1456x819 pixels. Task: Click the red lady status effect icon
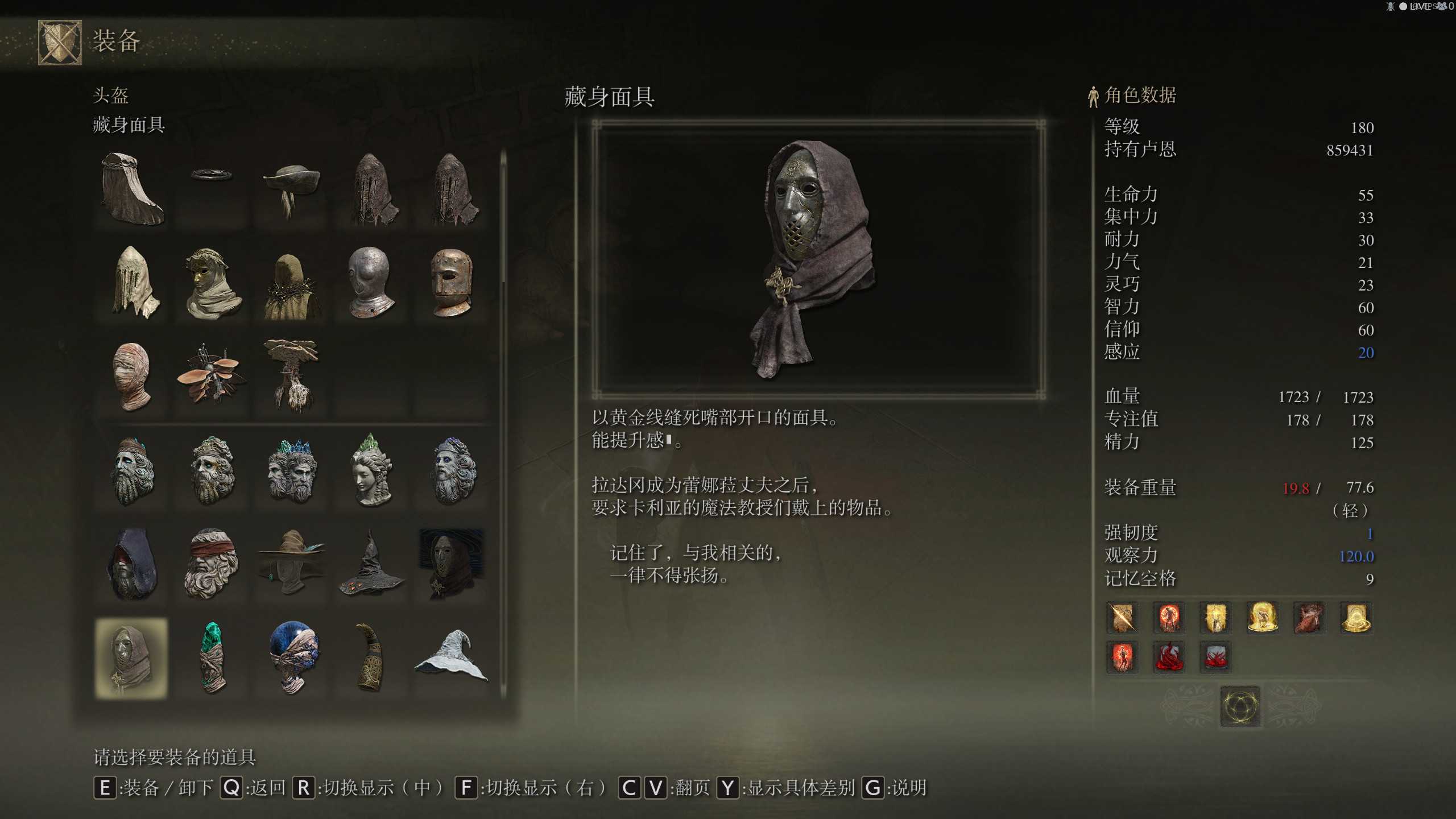pos(1122,658)
